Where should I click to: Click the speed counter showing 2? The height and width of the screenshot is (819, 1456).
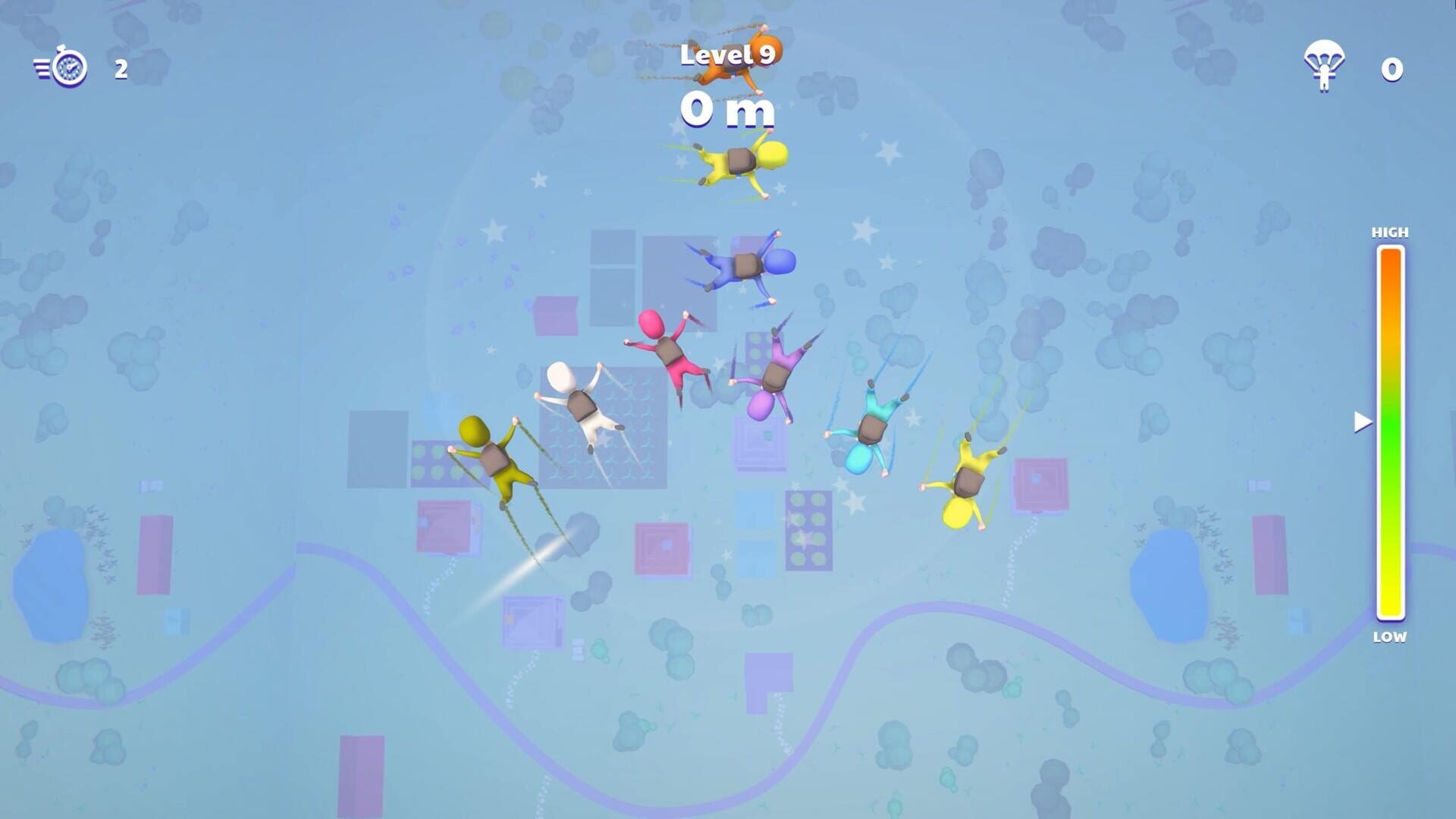click(x=120, y=71)
